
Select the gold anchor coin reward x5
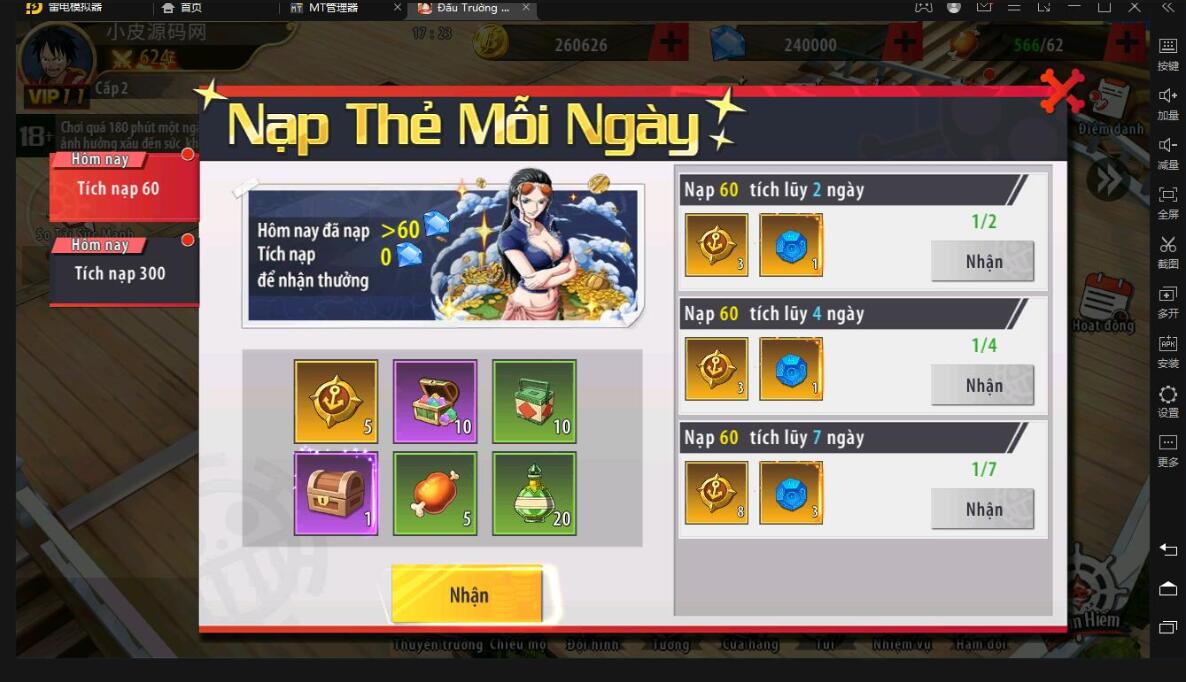(336, 401)
